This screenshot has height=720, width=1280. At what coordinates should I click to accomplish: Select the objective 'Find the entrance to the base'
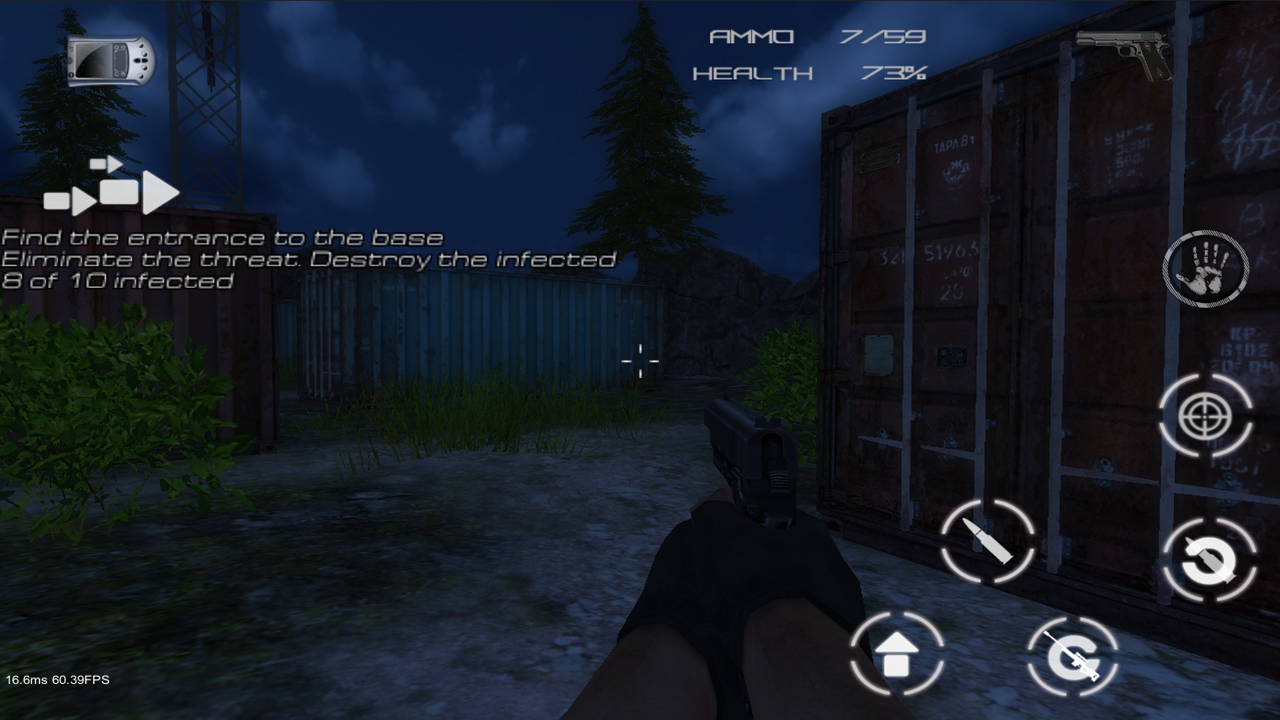point(222,237)
